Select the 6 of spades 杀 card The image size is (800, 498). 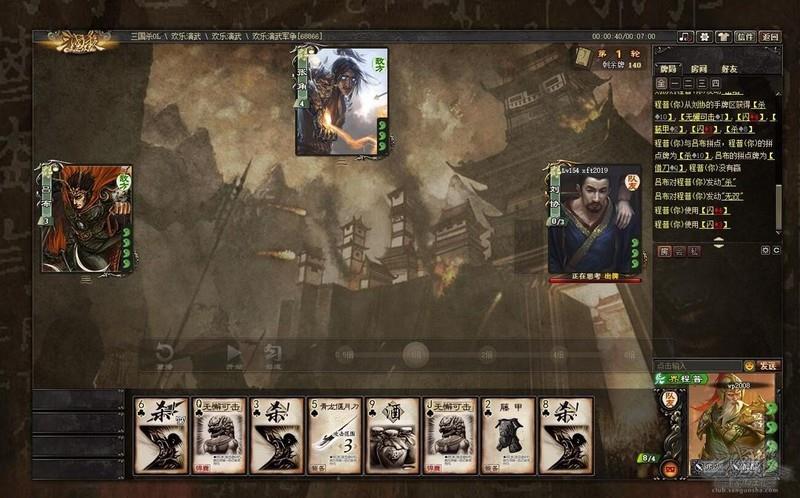coord(162,435)
